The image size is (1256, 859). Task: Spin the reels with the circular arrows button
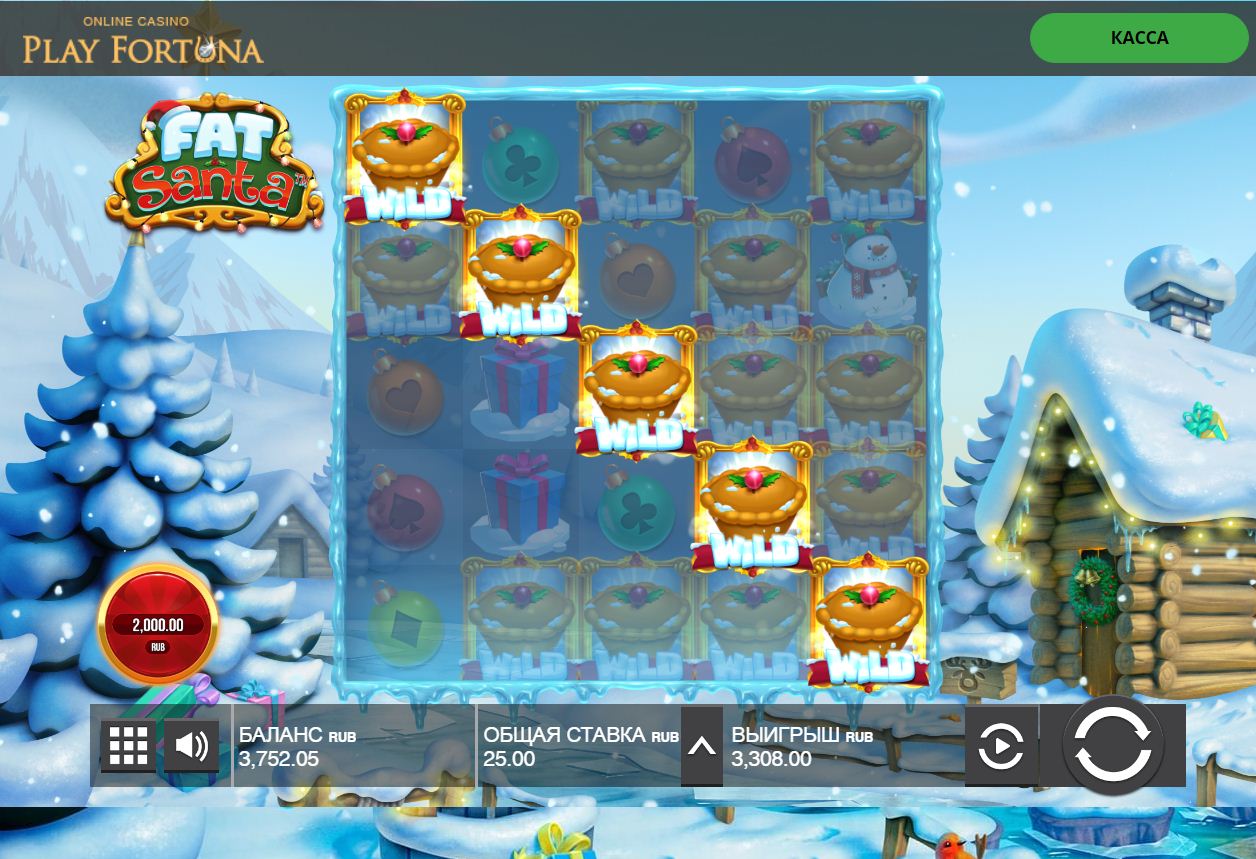[1113, 746]
